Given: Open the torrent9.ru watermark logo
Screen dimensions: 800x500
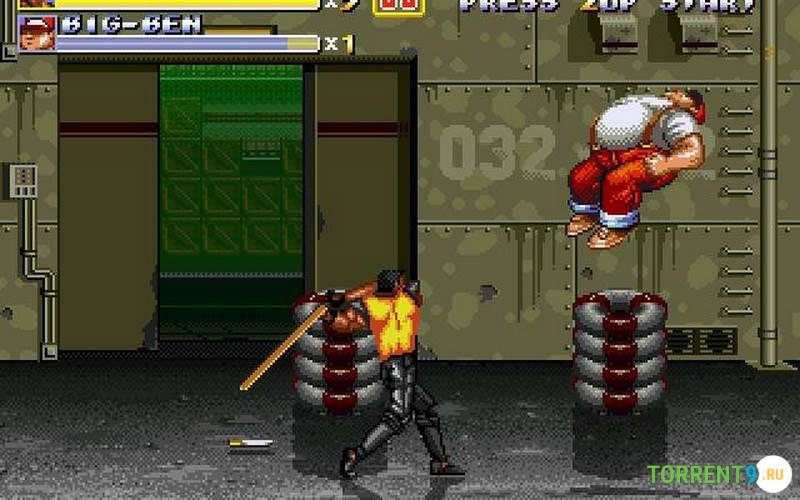Looking at the screenshot, I should click(x=717, y=473).
